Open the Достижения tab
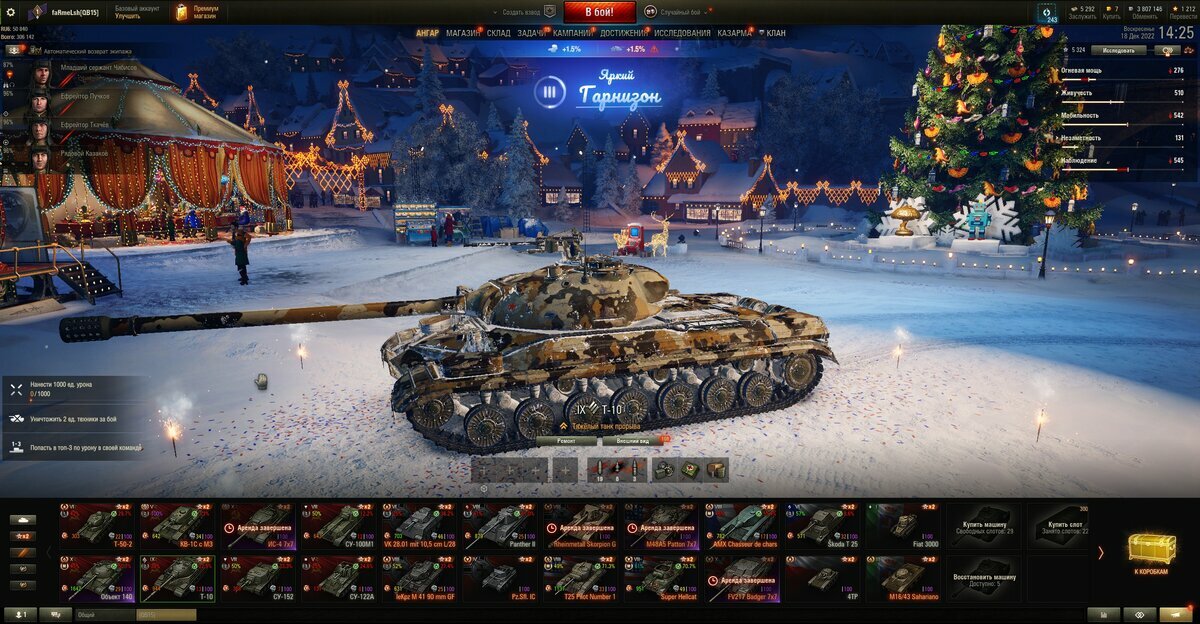Screen dimensions: 1200x624 [623, 33]
